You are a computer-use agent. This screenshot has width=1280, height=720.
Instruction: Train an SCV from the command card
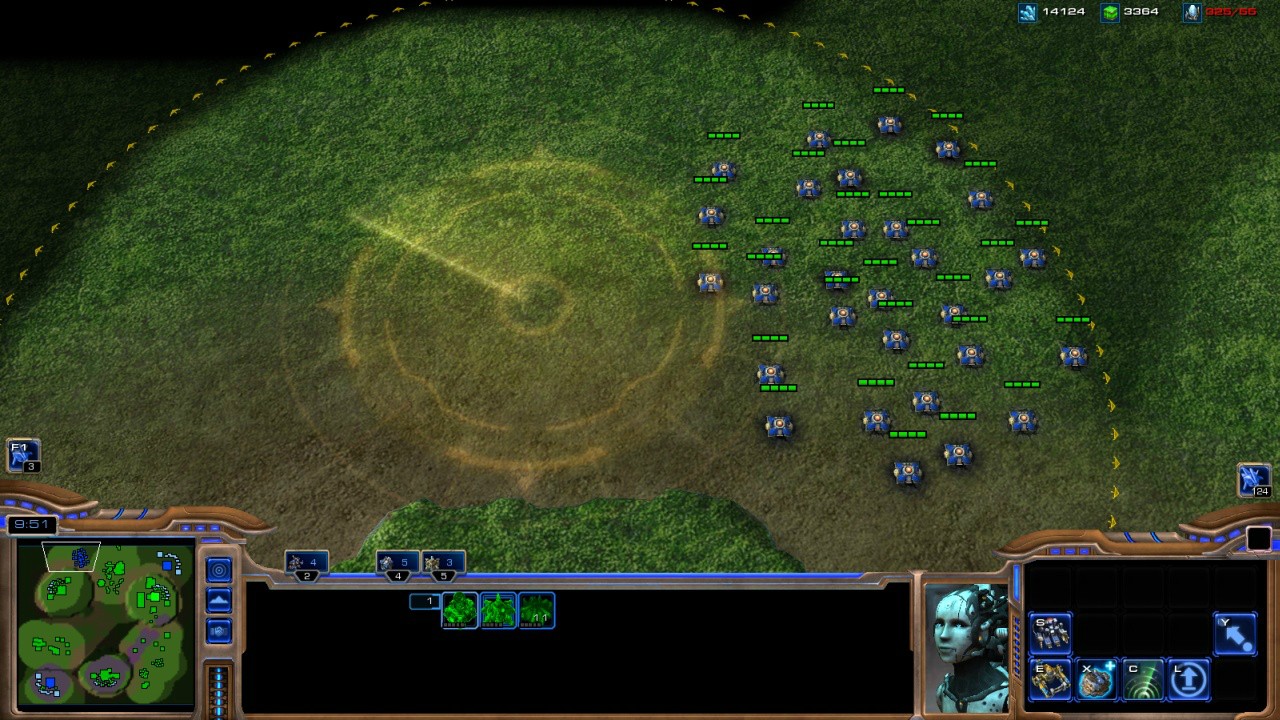1050,634
